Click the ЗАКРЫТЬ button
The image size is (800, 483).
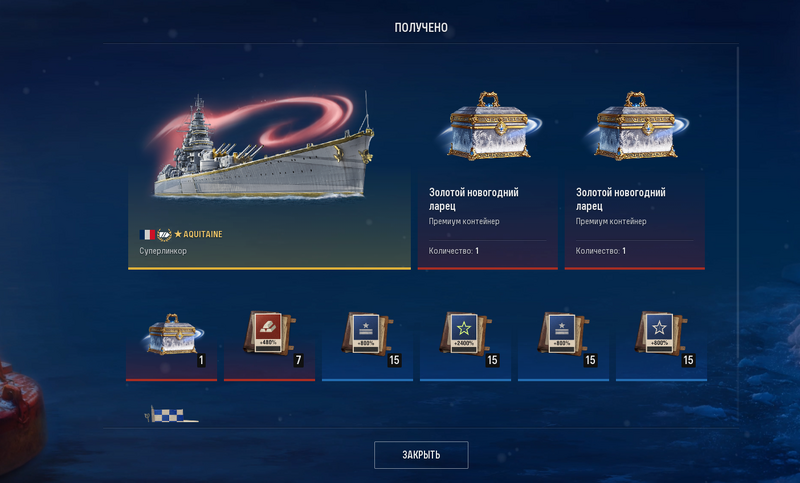pyautogui.click(x=421, y=455)
